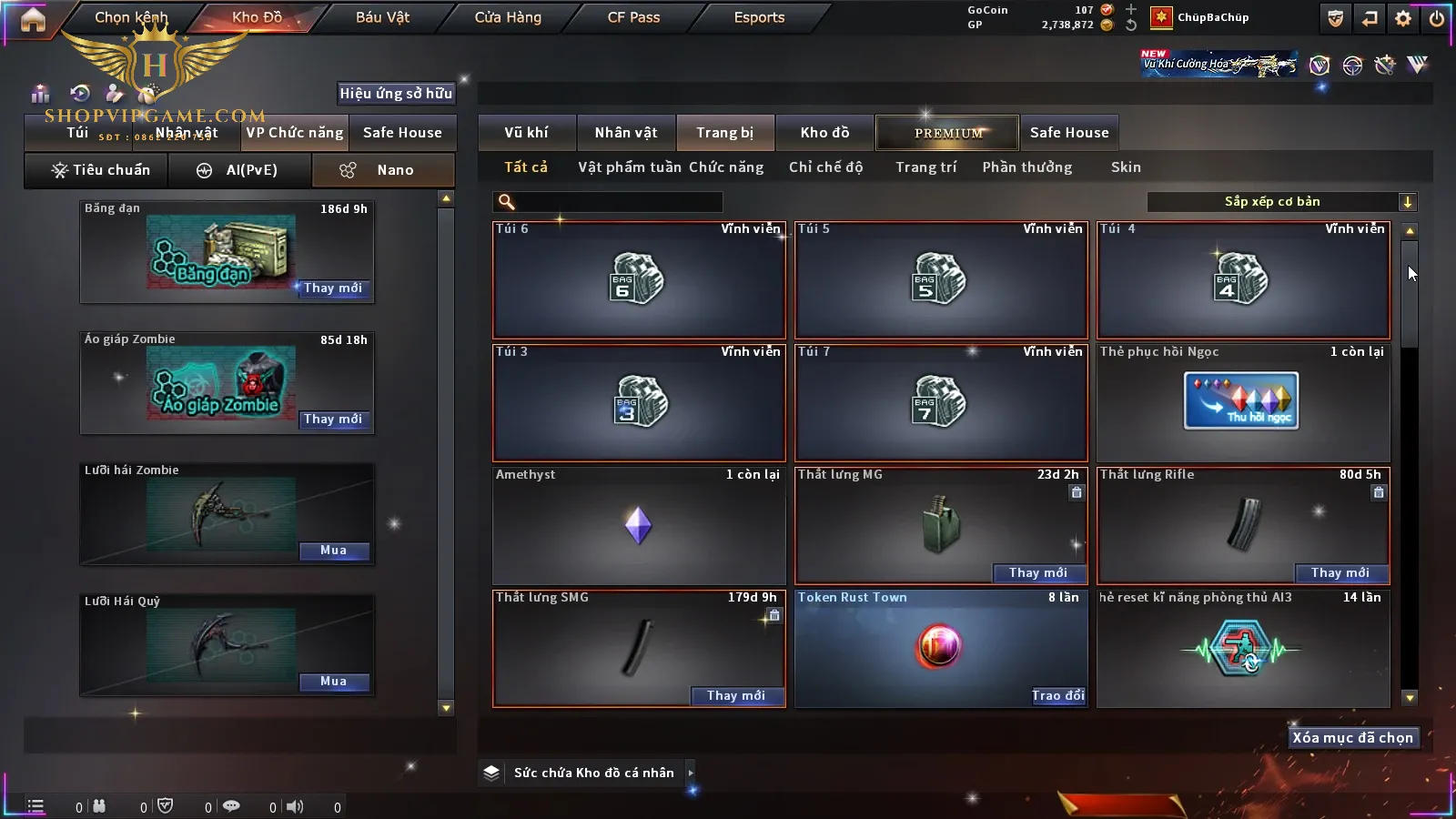Open the gear settings icon
1456x819 pixels.
[1403, 18]
